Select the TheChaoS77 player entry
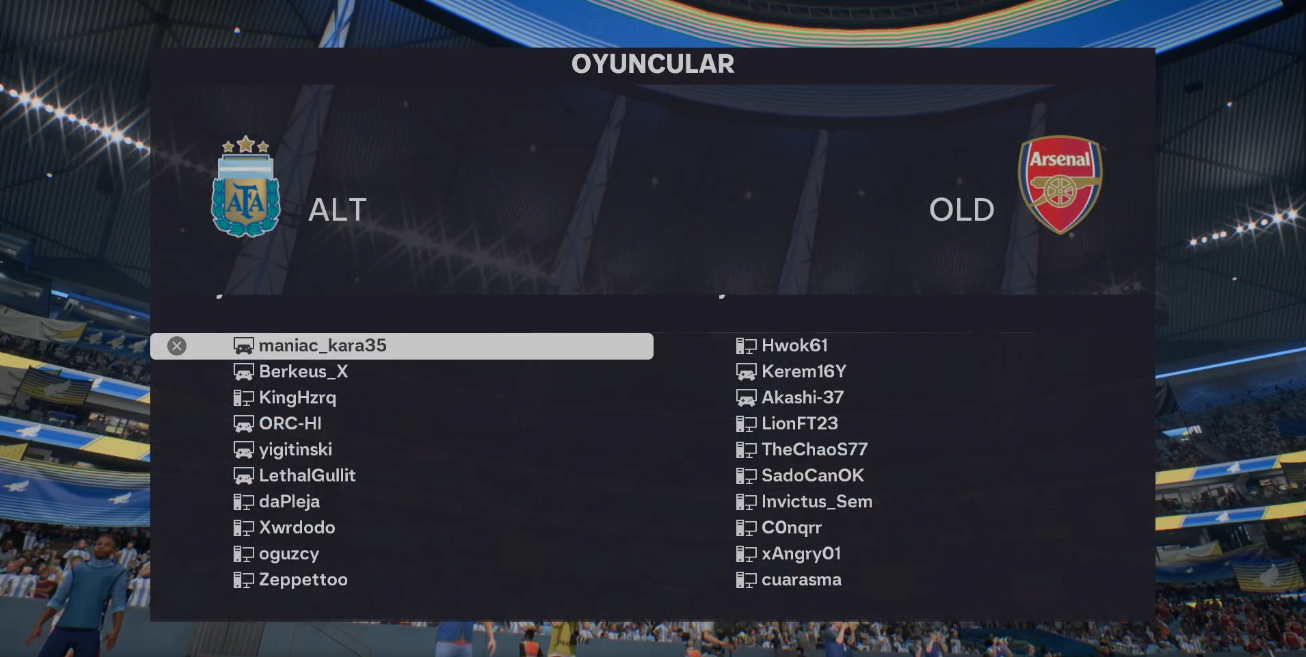The height and width of the screenshot is (657, 1306). pyautogui.click(x=814, y=450)
